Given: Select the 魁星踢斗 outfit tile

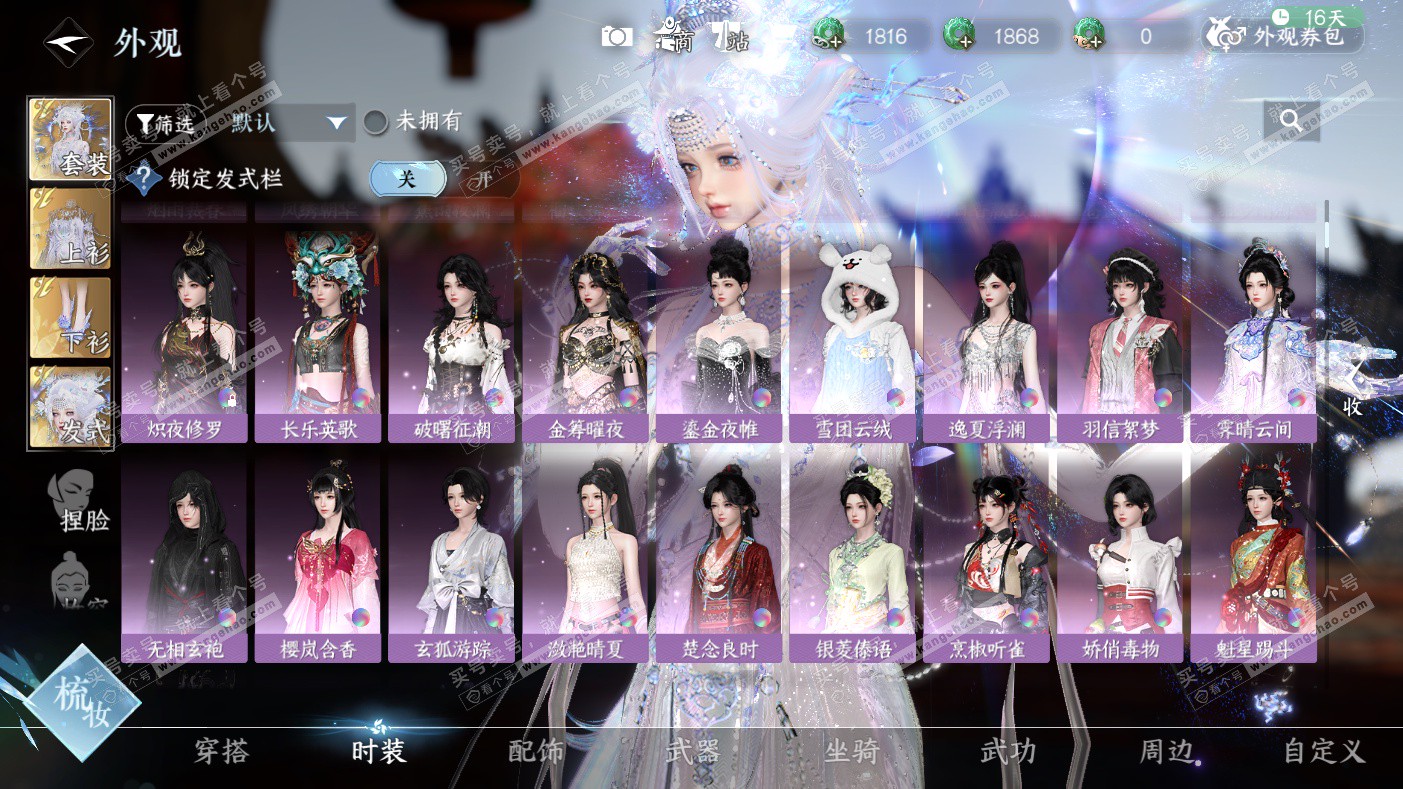Looking at the screenshot, I should [x=1253, y=557].
